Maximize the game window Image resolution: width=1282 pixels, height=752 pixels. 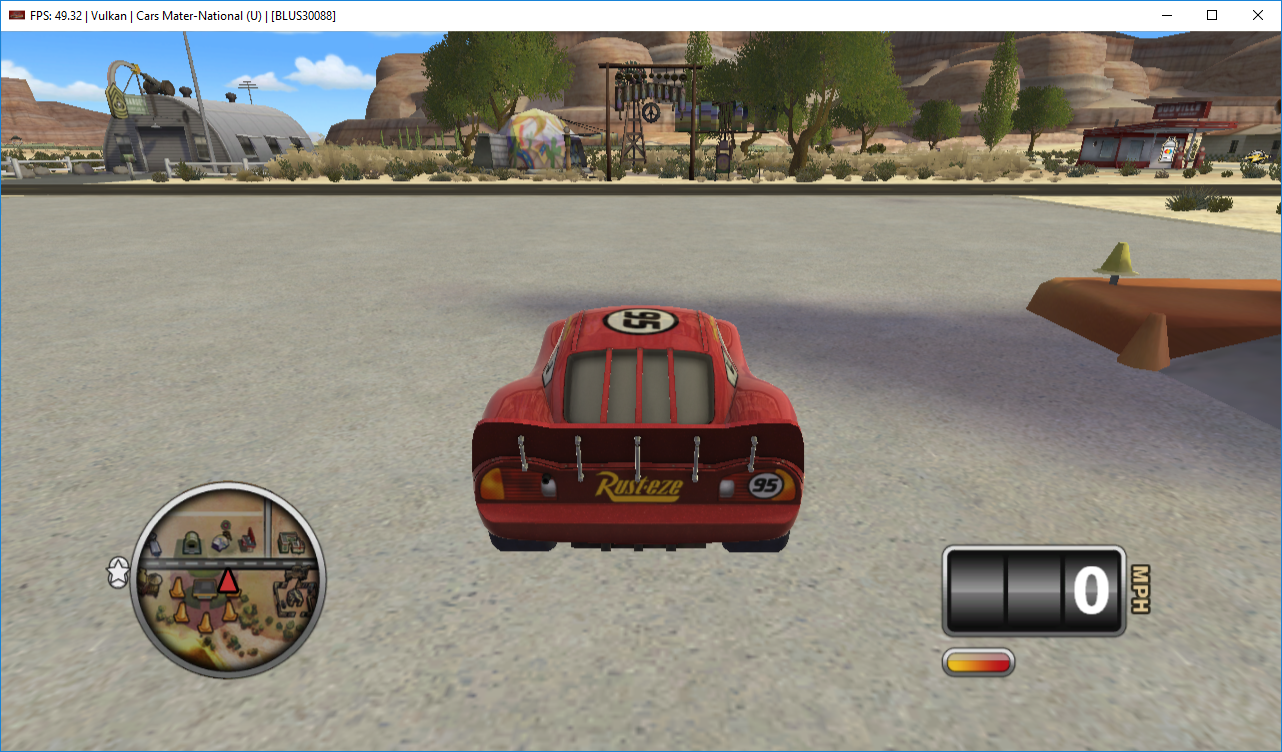pyautogui.click(x=1212, y=15)
